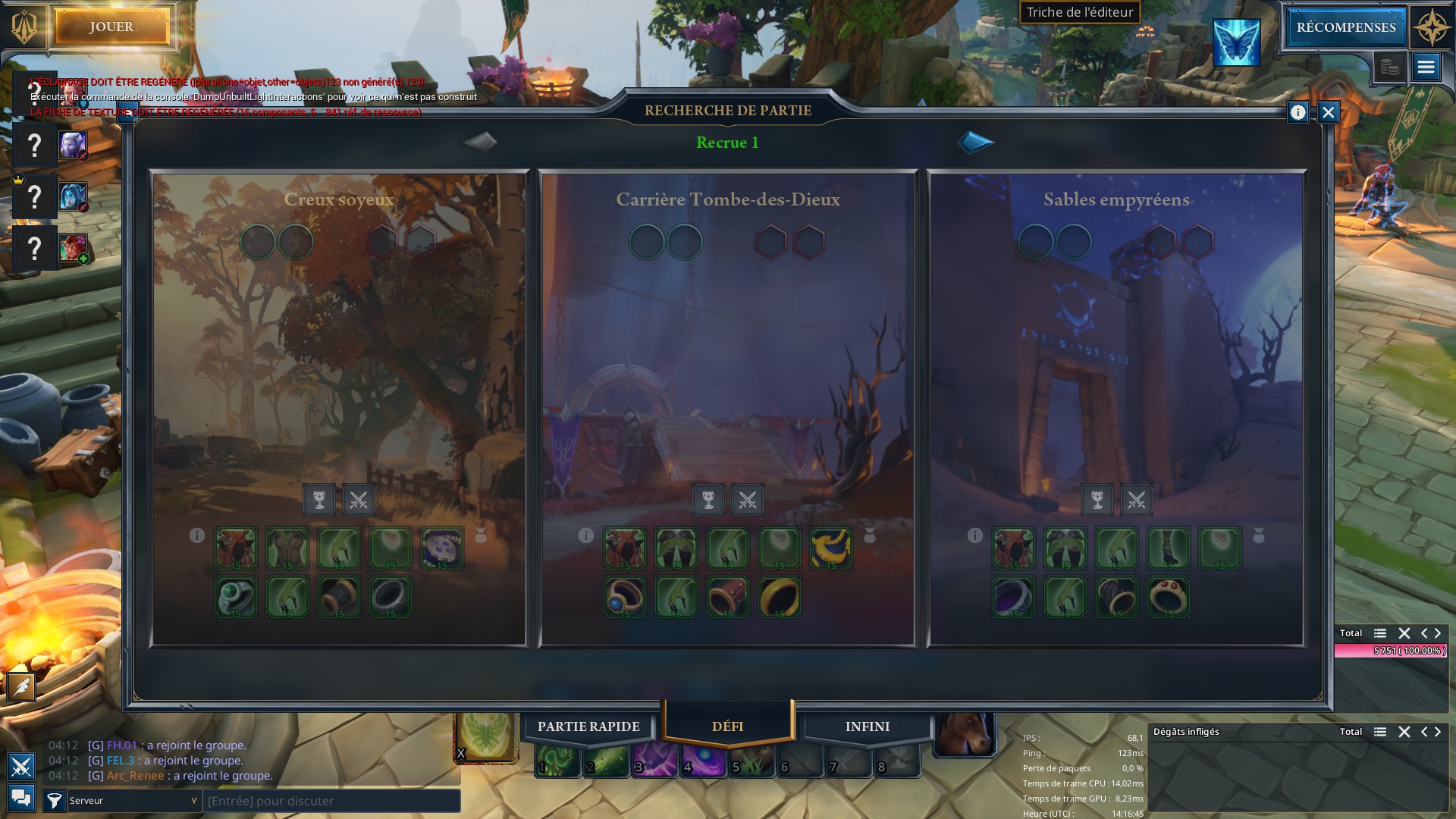The height and width of the screenshot is (819, 1456).
Task: Go to previous difficulty with grey arrow
Action: [480, 142]
